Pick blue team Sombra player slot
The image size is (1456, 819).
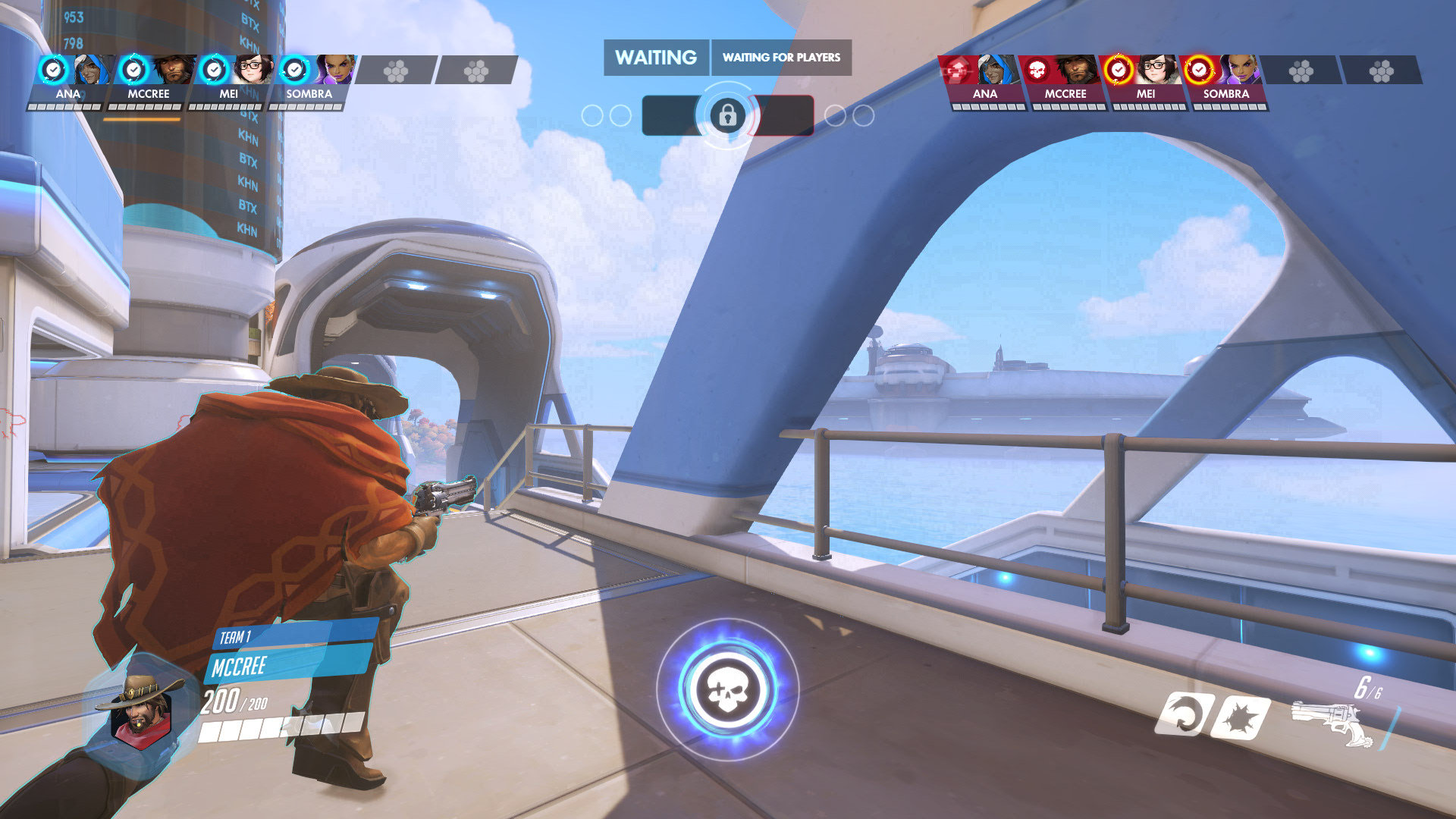point(309,80)
